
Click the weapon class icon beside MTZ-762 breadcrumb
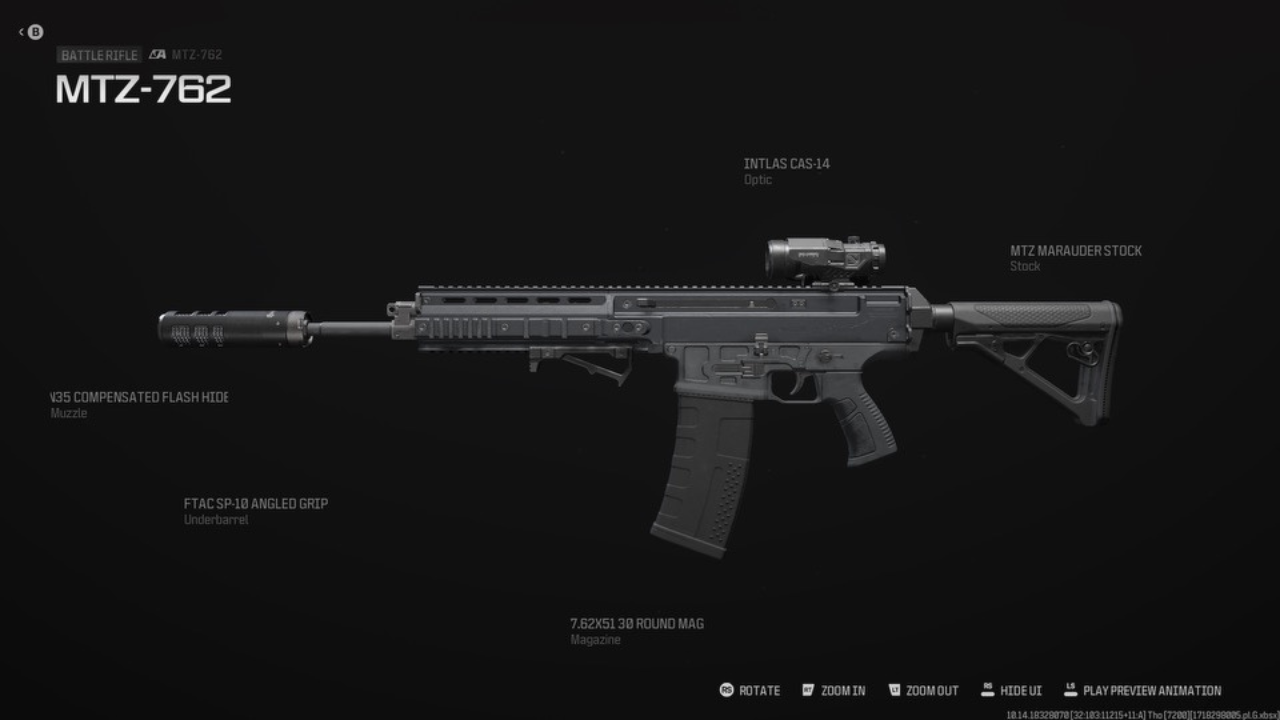click(x=157, y=55)
